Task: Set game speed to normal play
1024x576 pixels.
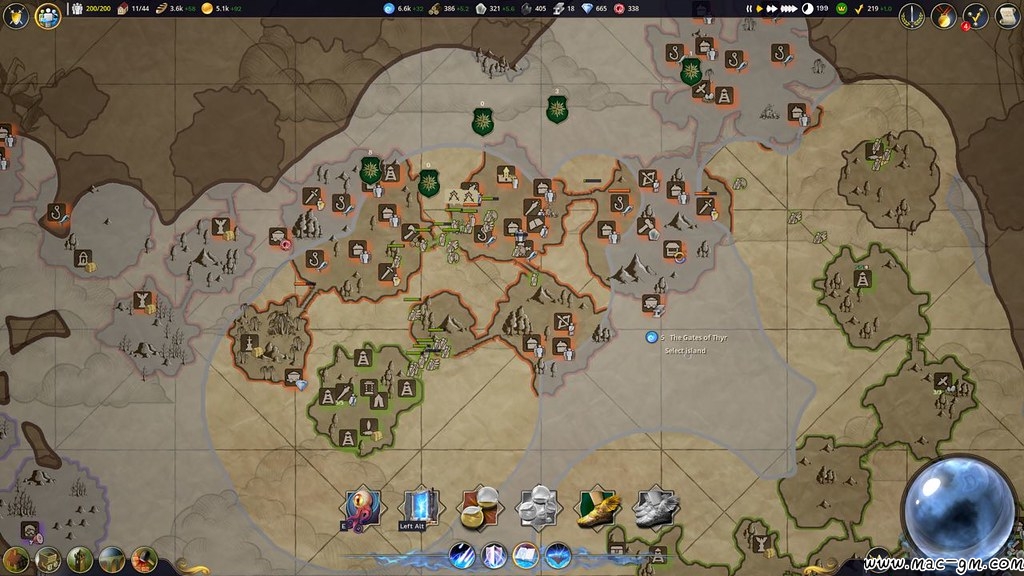Action: click(x=759, y=9)
